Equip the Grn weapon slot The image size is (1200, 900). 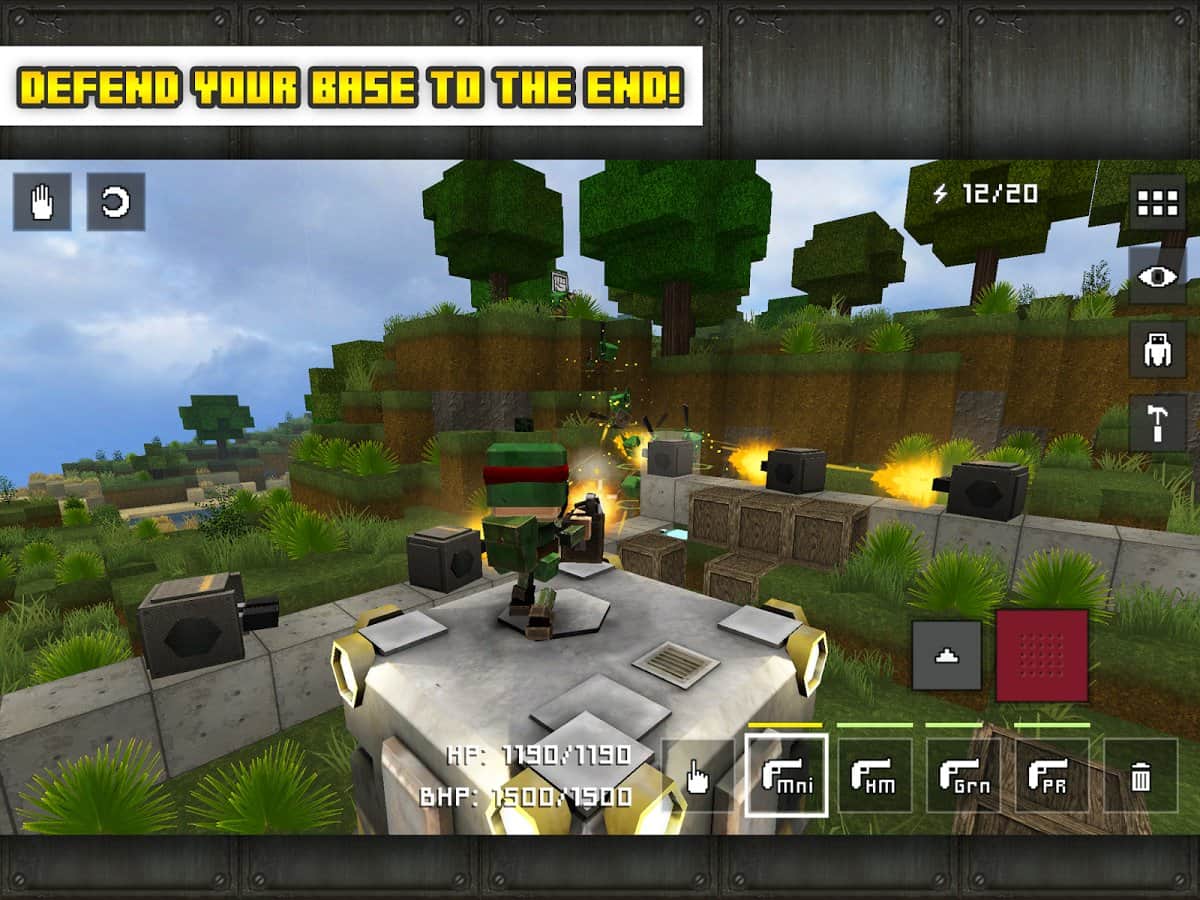(x=964, y=776)
